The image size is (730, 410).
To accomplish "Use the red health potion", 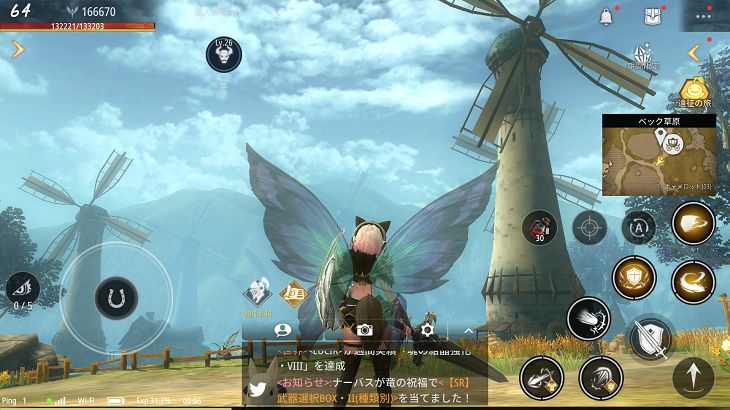I will click(x=539, y=227).
